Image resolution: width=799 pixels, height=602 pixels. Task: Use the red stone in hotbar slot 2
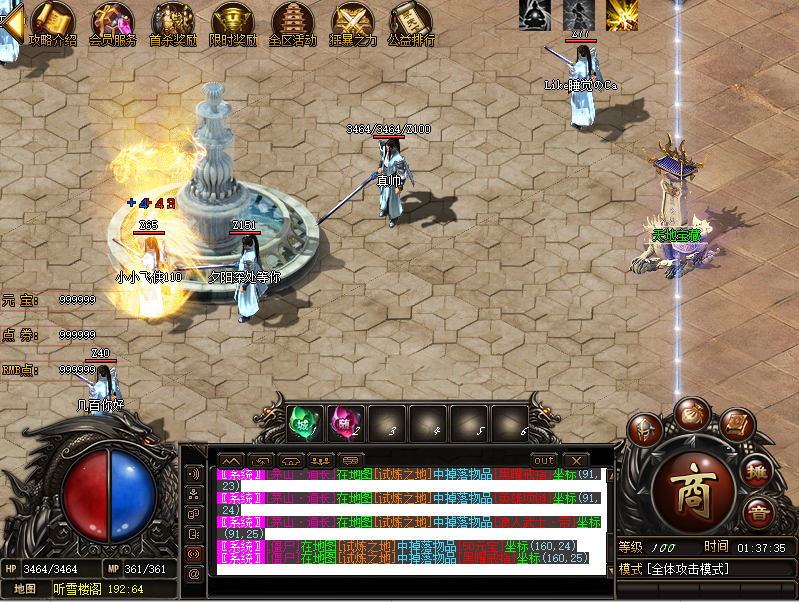point(344,424)
